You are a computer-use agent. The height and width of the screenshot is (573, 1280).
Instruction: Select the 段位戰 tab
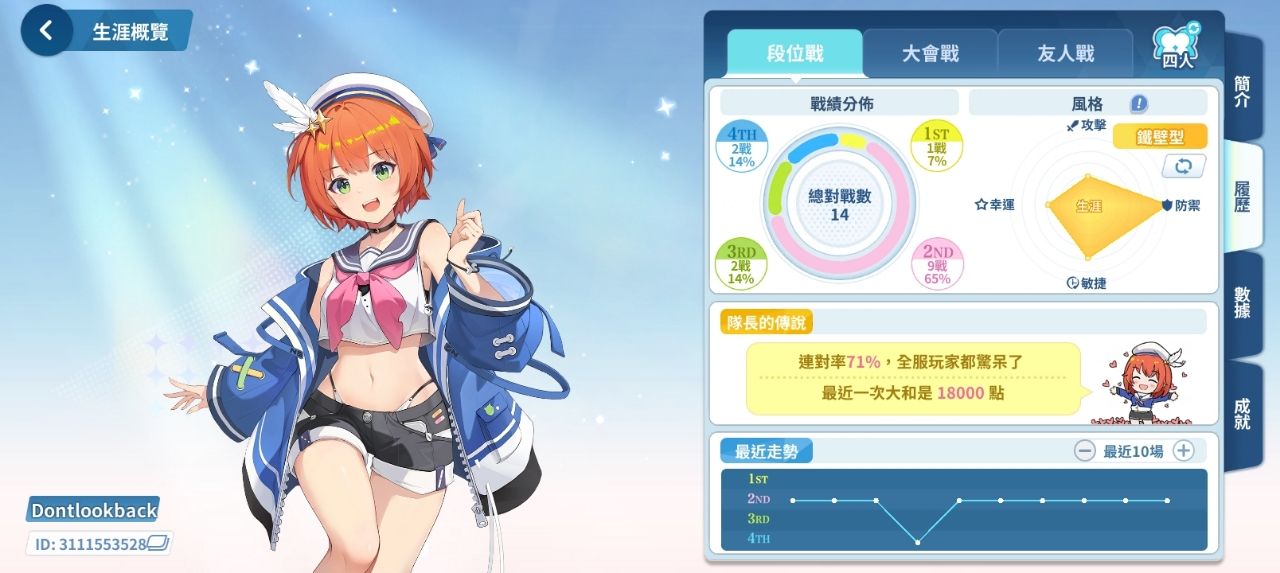(x=795, y=54)
